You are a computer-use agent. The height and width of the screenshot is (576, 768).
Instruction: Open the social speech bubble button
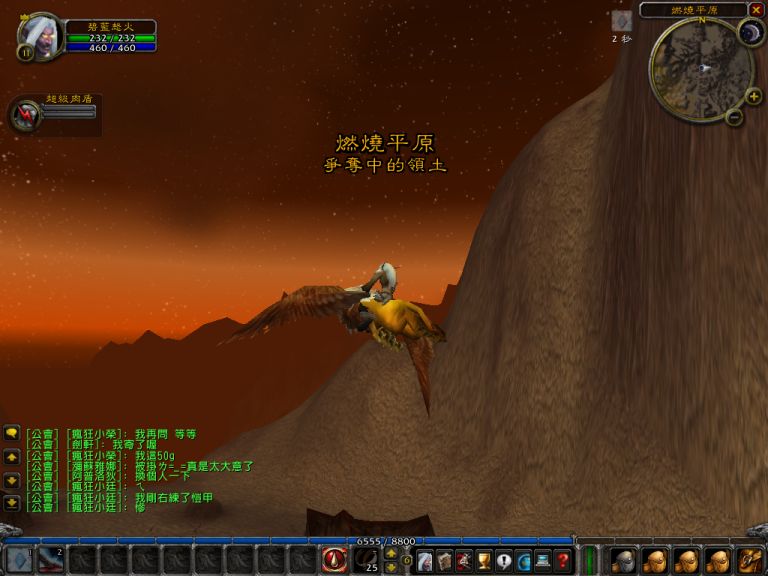504,560
